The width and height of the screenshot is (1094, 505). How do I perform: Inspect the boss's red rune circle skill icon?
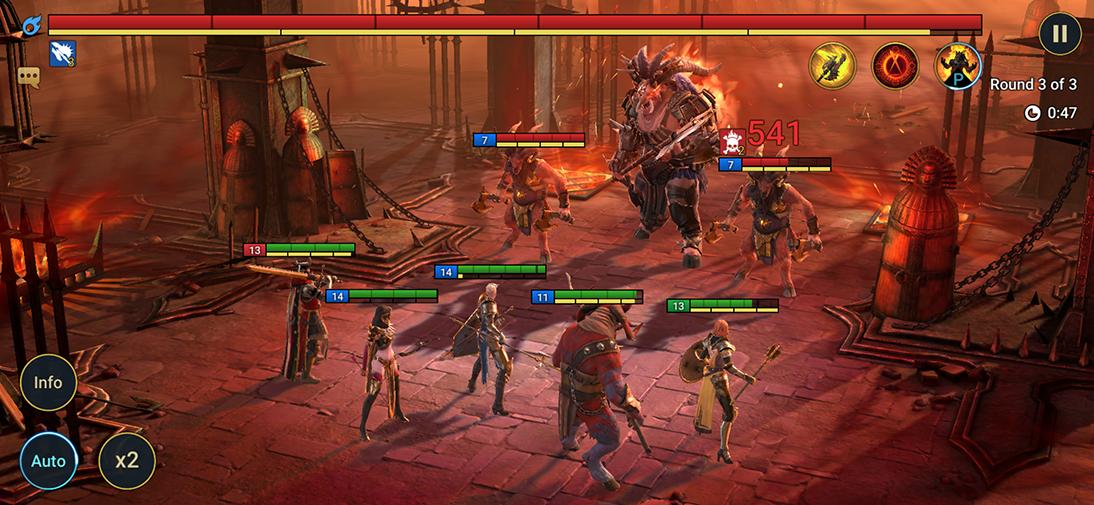pos(895,66)
